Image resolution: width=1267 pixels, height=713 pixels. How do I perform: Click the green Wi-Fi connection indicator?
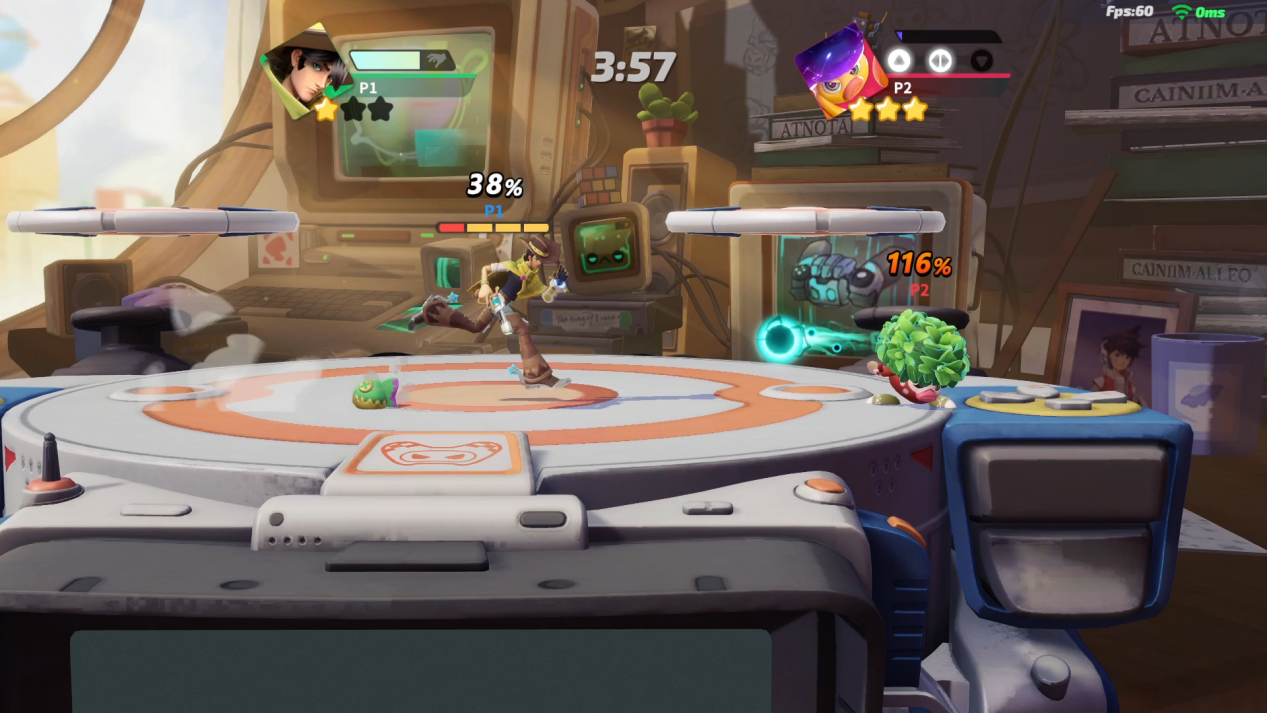(1182, 12)
